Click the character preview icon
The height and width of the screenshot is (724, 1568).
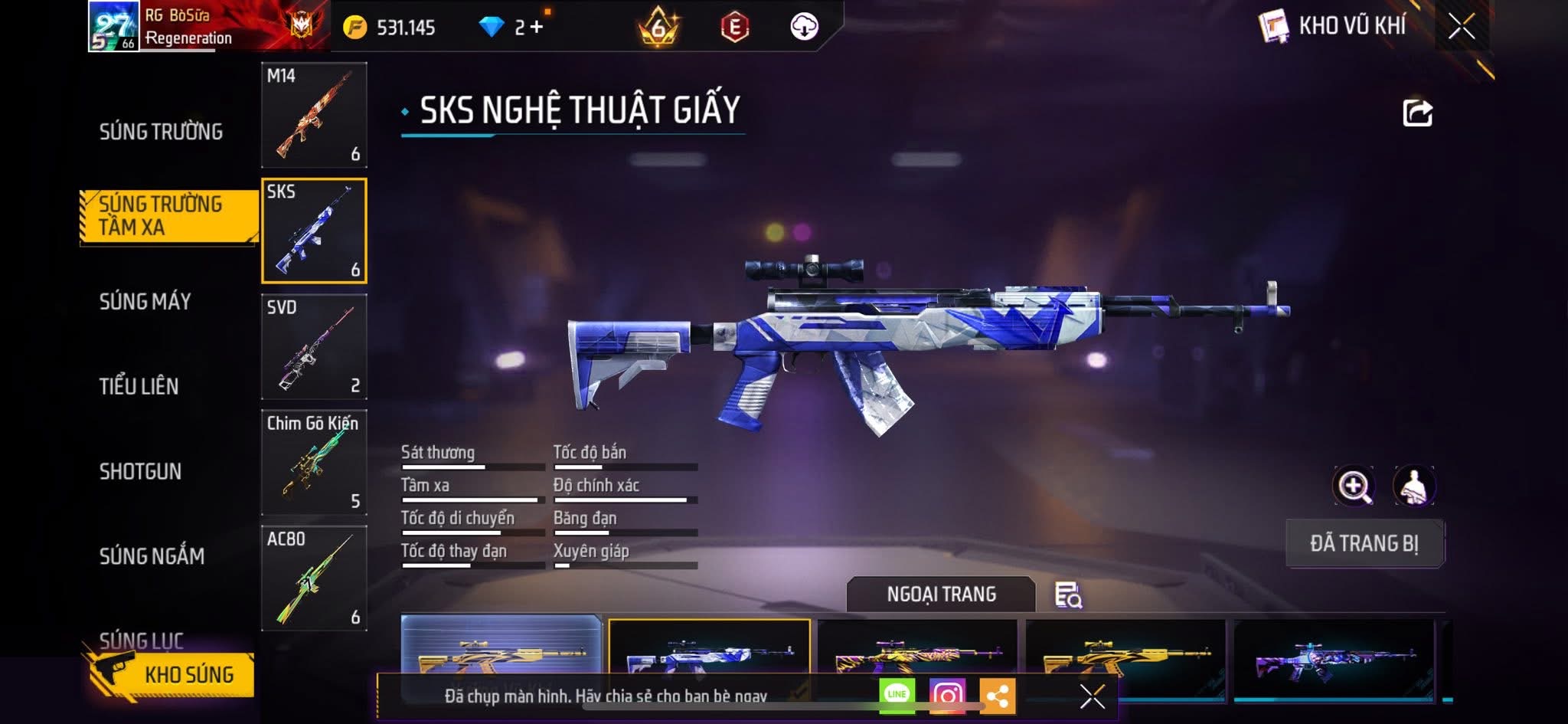tap(1413, 486)
